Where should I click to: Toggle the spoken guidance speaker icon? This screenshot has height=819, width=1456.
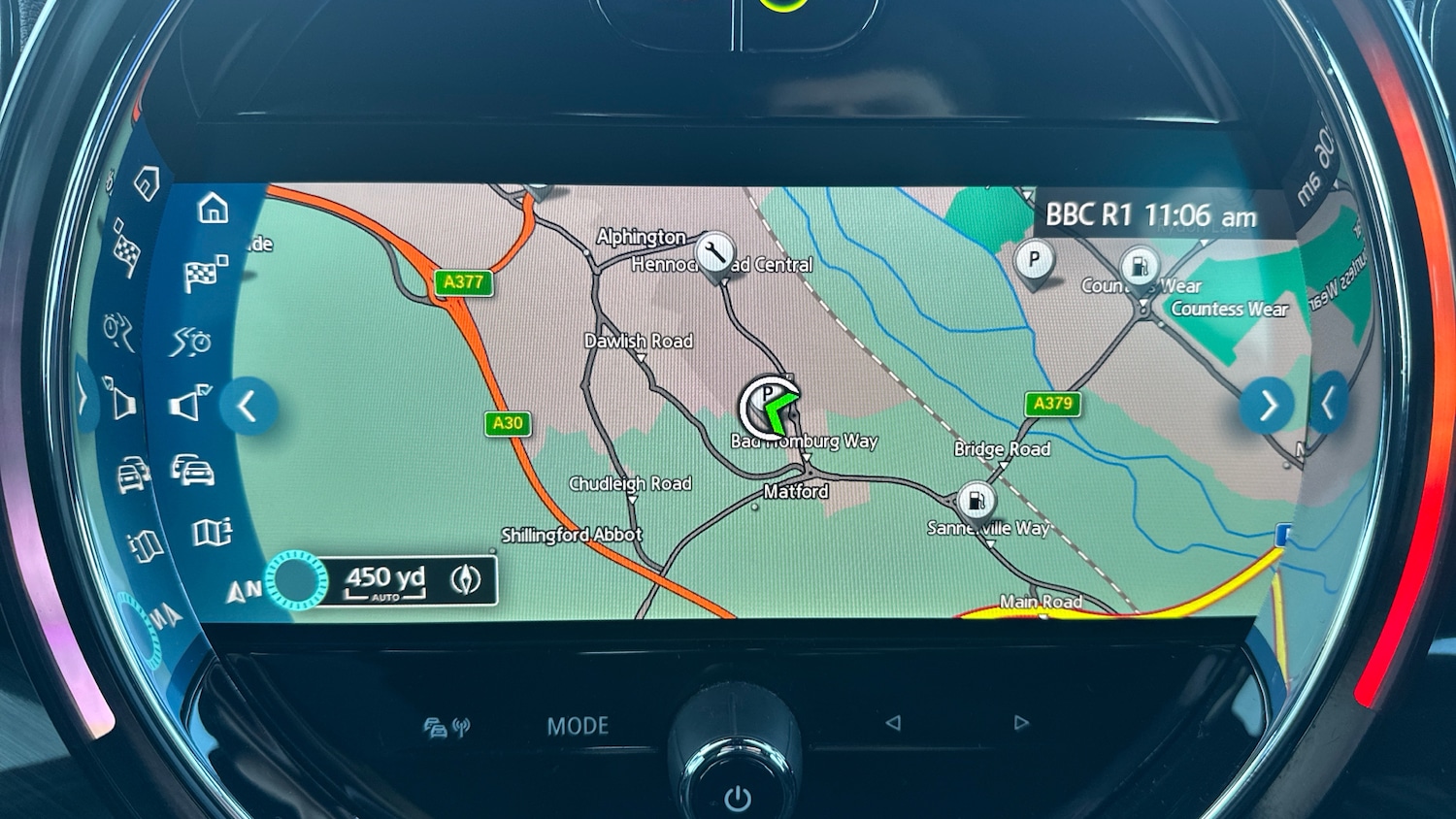(x=190, y=403)
